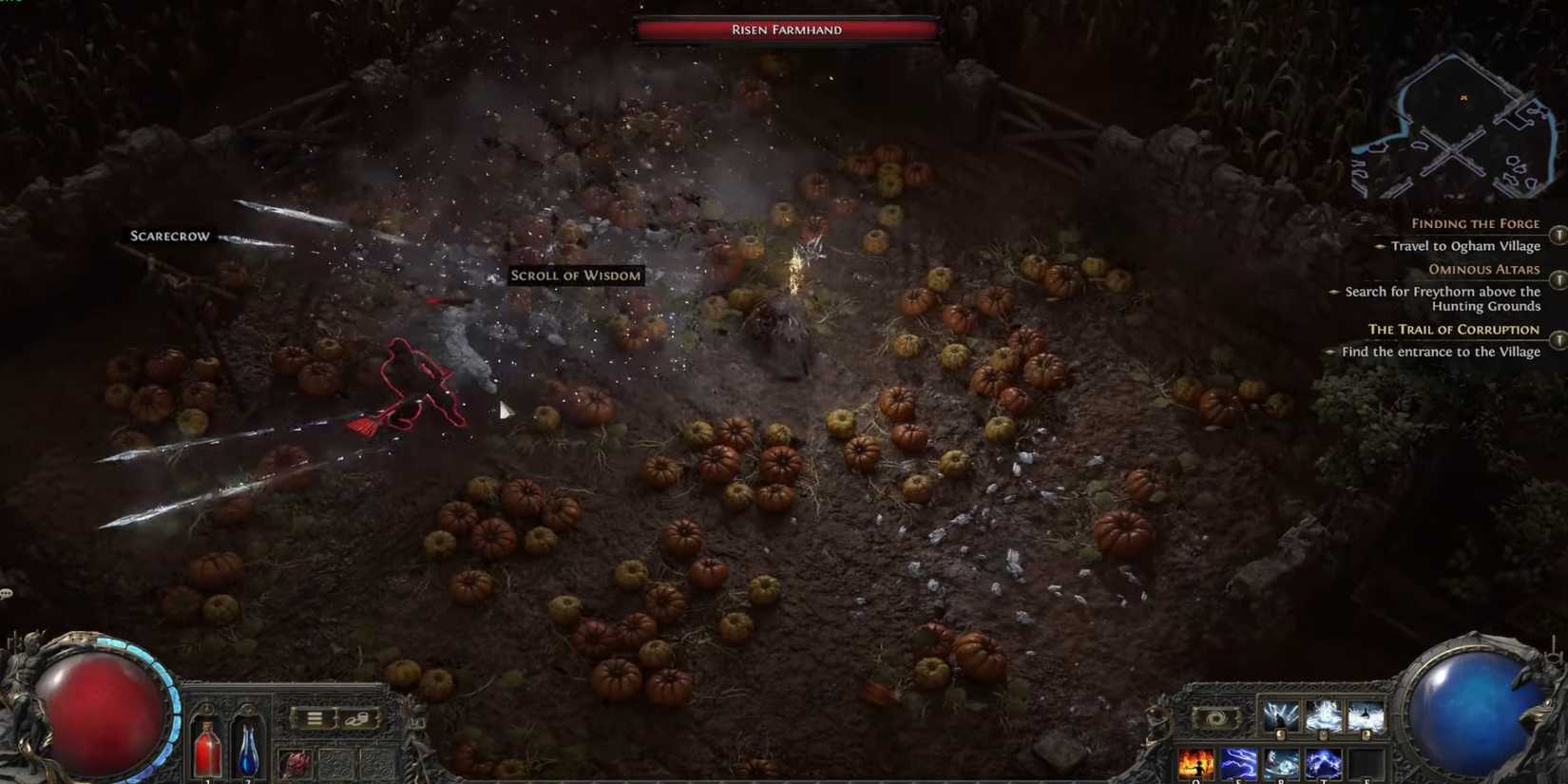1568x784 pixels.
Task: Click the red charm in the charm slot
Action: pyautogui.click(x=297, y=761)
